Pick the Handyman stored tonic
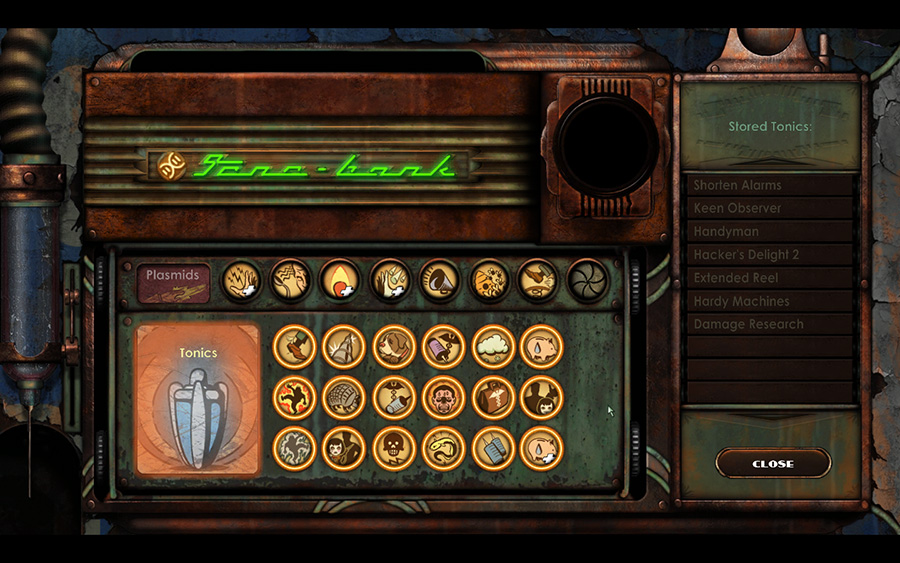This screenshot has width=900, height=563. (769, 231)
